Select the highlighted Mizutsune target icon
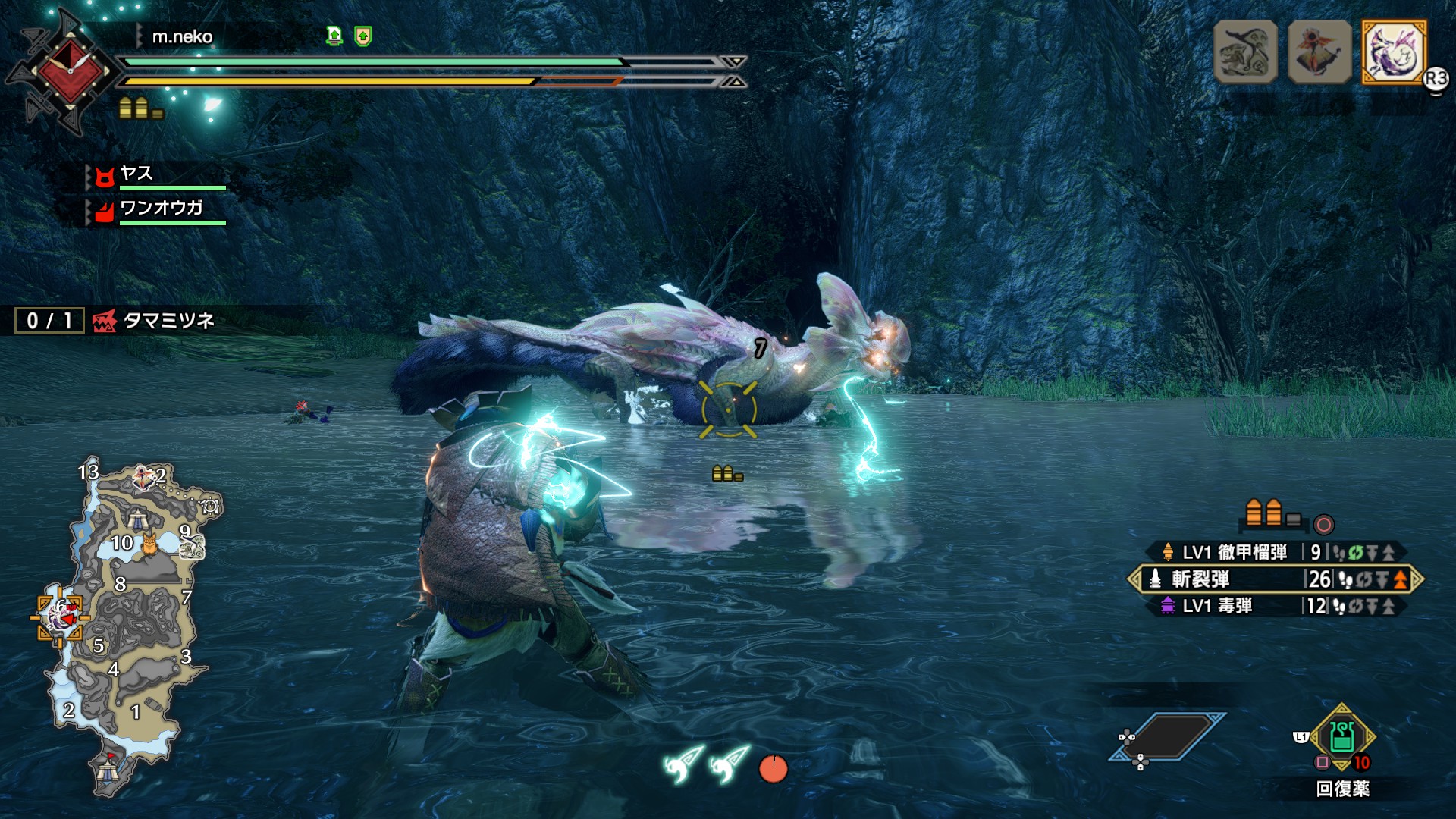 (1394, 52)
